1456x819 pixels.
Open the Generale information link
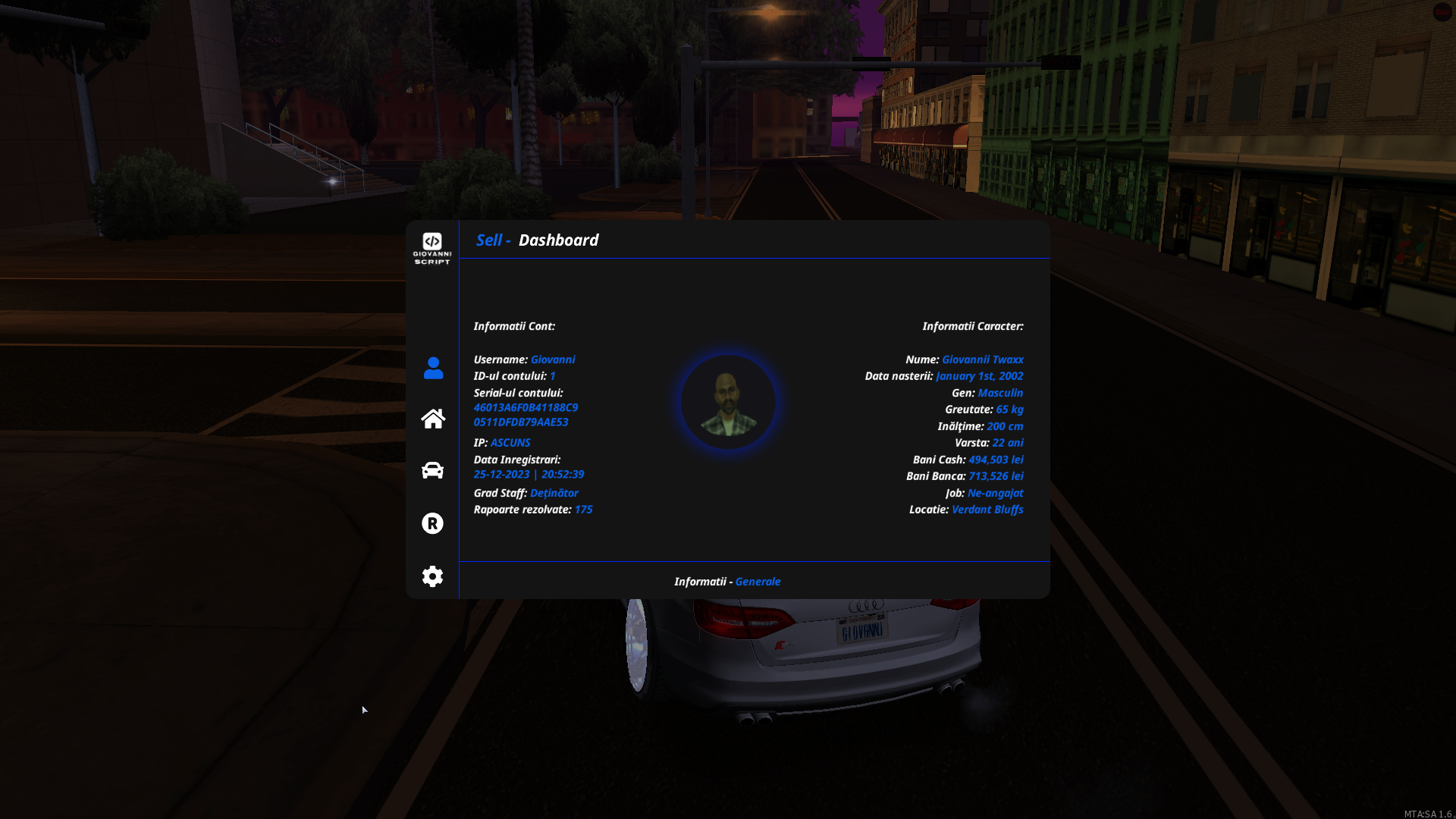tap(758, 581)
